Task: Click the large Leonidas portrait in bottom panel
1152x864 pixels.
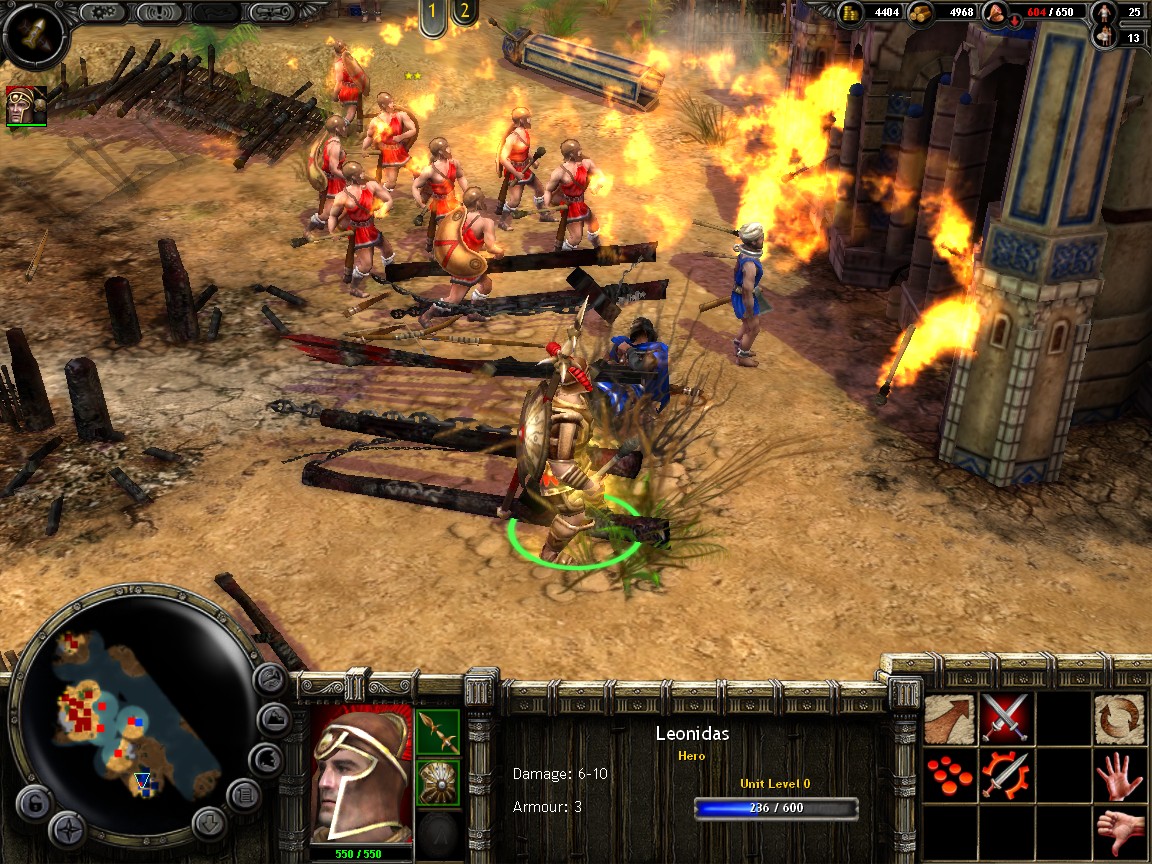Action: click(x=360, y=774)
